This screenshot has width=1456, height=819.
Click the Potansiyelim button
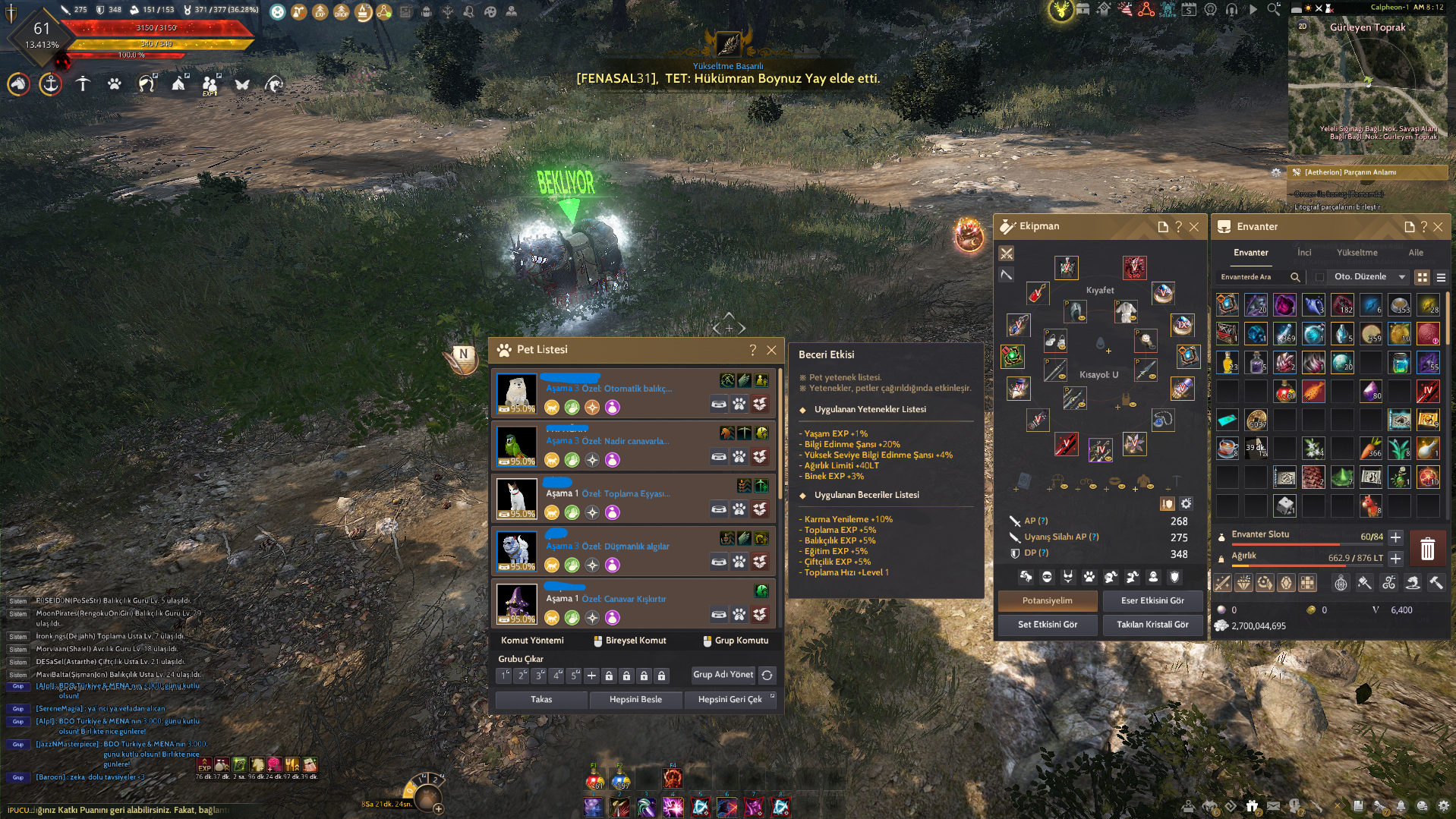(1048, 600)
